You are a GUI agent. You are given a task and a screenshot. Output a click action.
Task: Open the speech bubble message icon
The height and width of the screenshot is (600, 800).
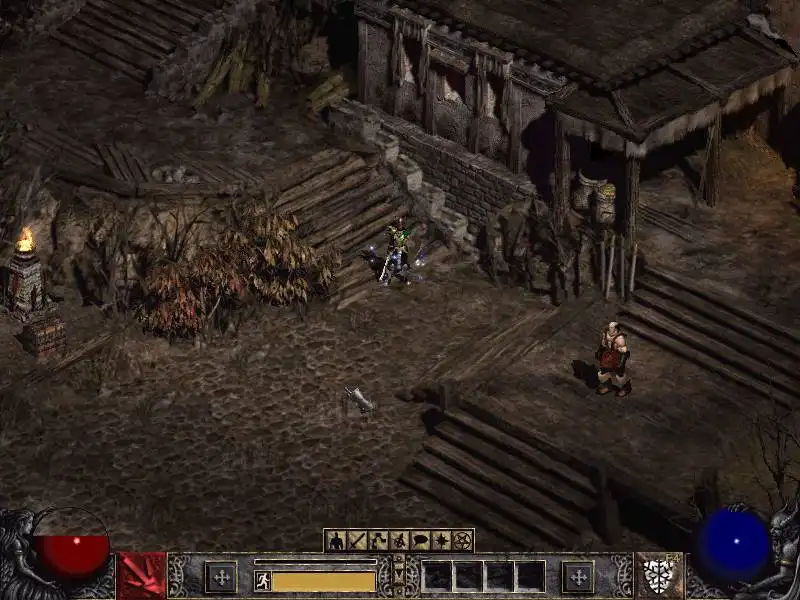(419, 541)
